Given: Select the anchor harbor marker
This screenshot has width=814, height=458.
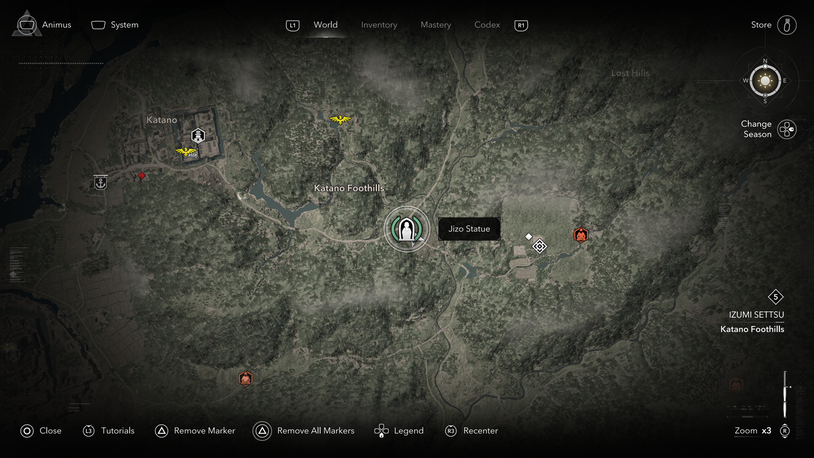Looking at the screenshot, I should pyautogui.click(x=100, y=182).
